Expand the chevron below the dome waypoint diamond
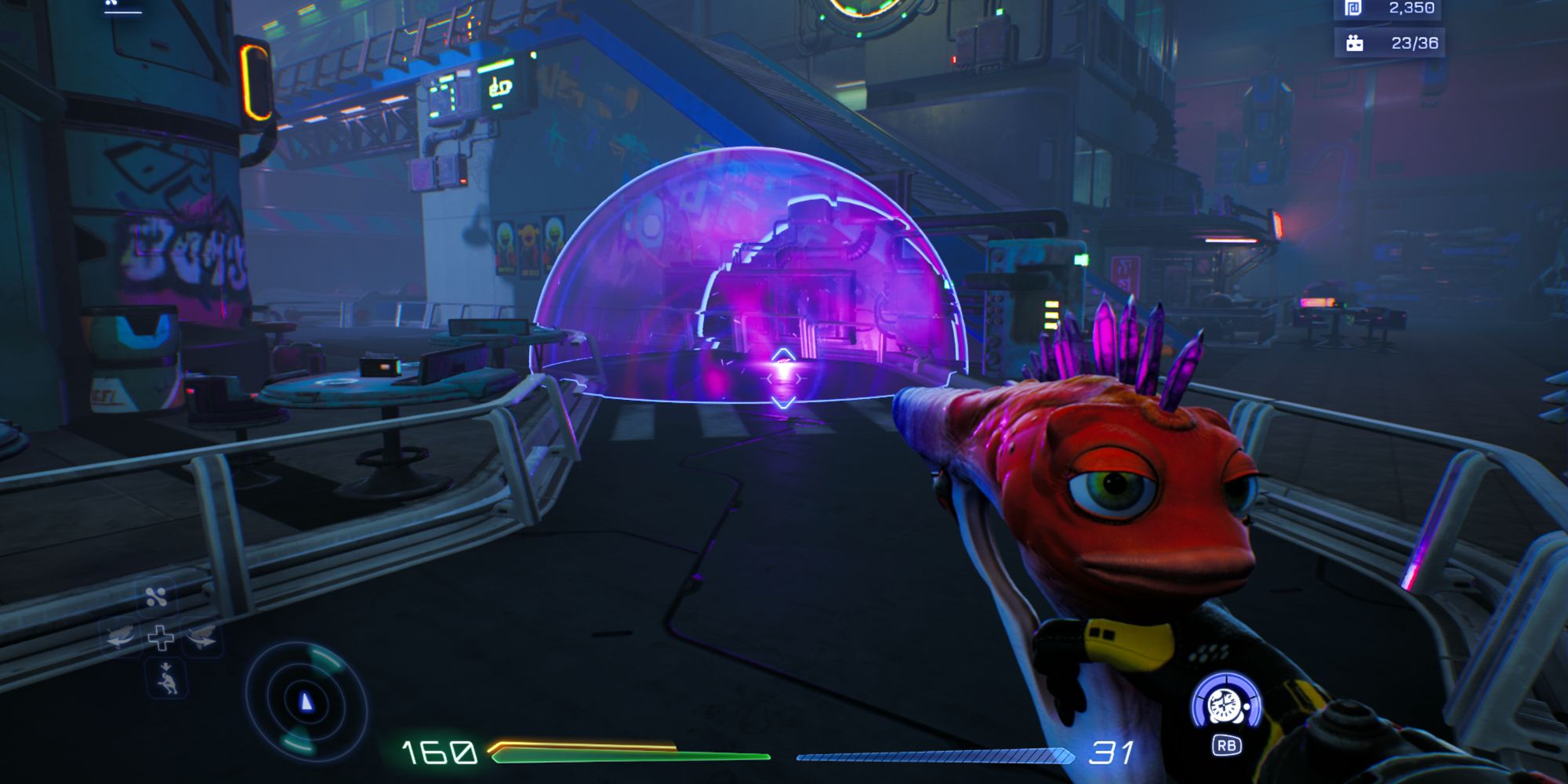This screenshot has width=1568, height=784. coord(783,403)
